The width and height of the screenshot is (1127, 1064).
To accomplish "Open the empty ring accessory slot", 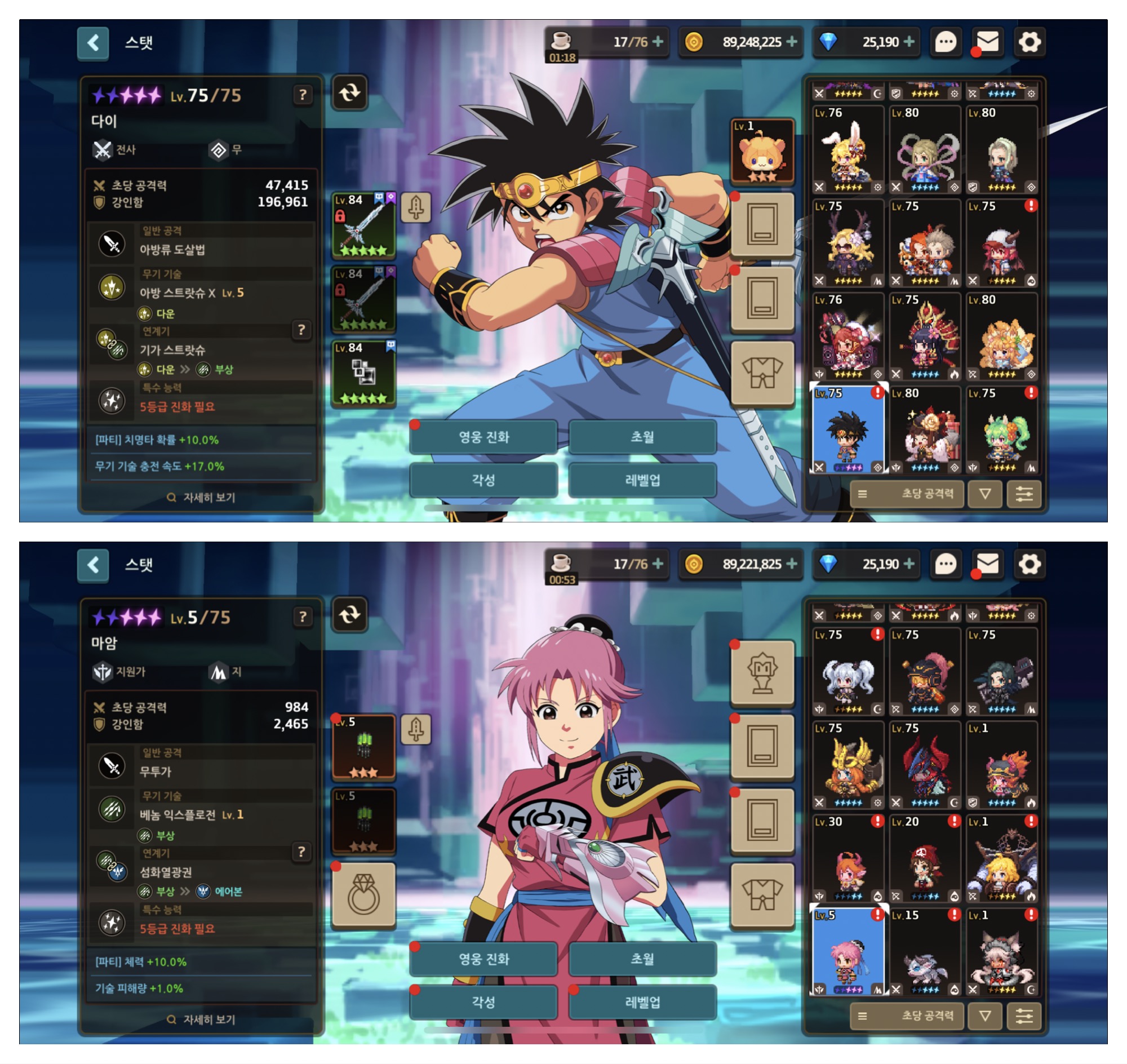I will tap(363, 895).
